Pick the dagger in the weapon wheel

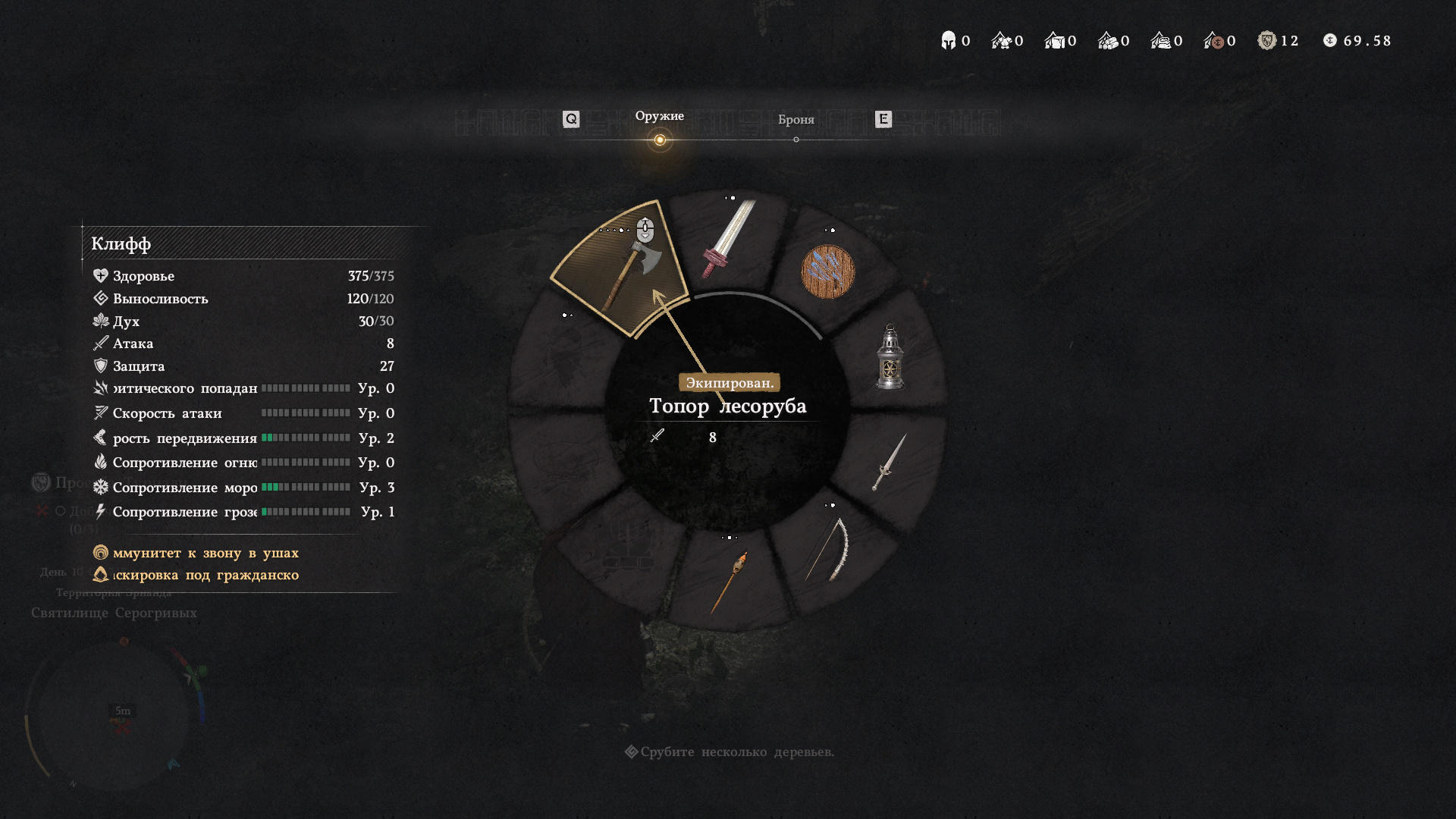tap(889, 462)
